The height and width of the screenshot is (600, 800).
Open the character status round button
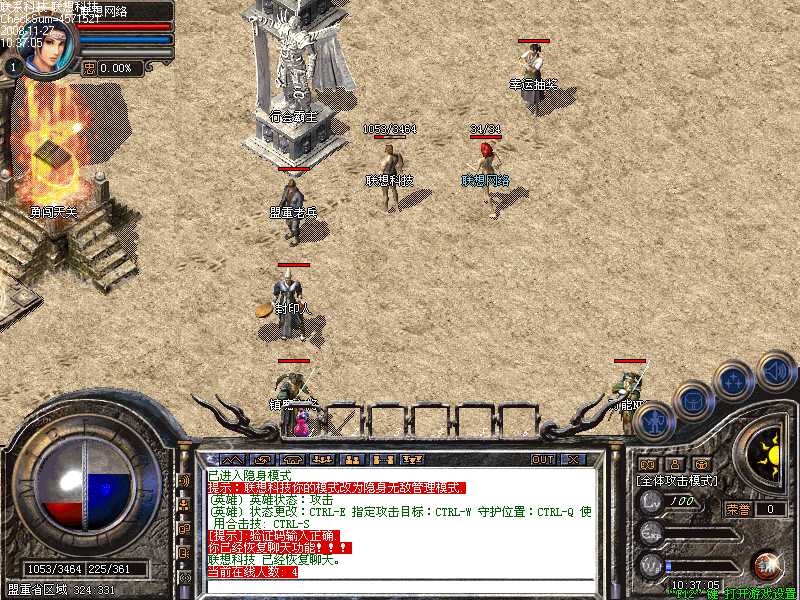tap(651, 421)
